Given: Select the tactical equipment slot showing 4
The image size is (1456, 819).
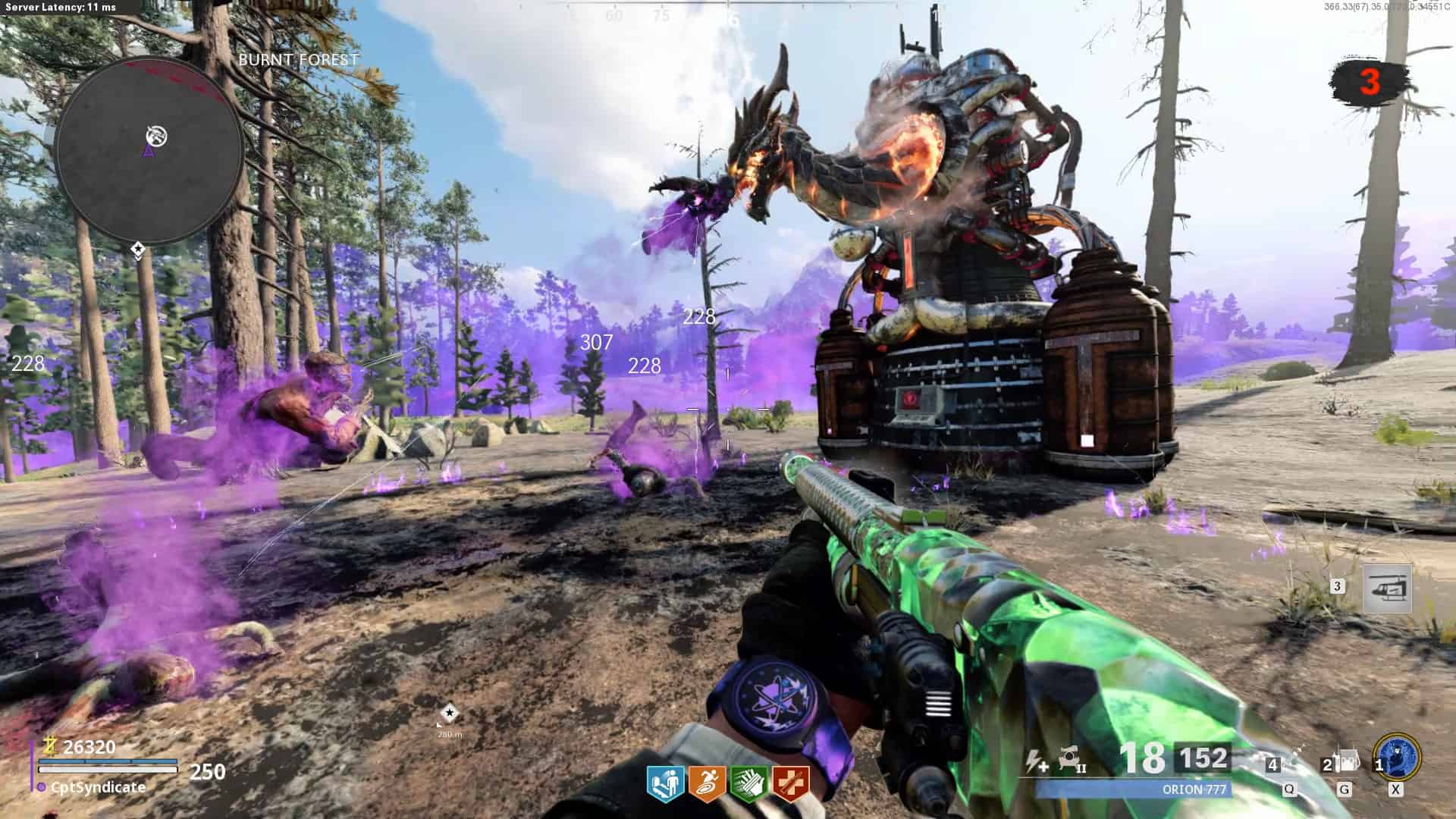Looking at the screenshot, I should coord(1288,762).
